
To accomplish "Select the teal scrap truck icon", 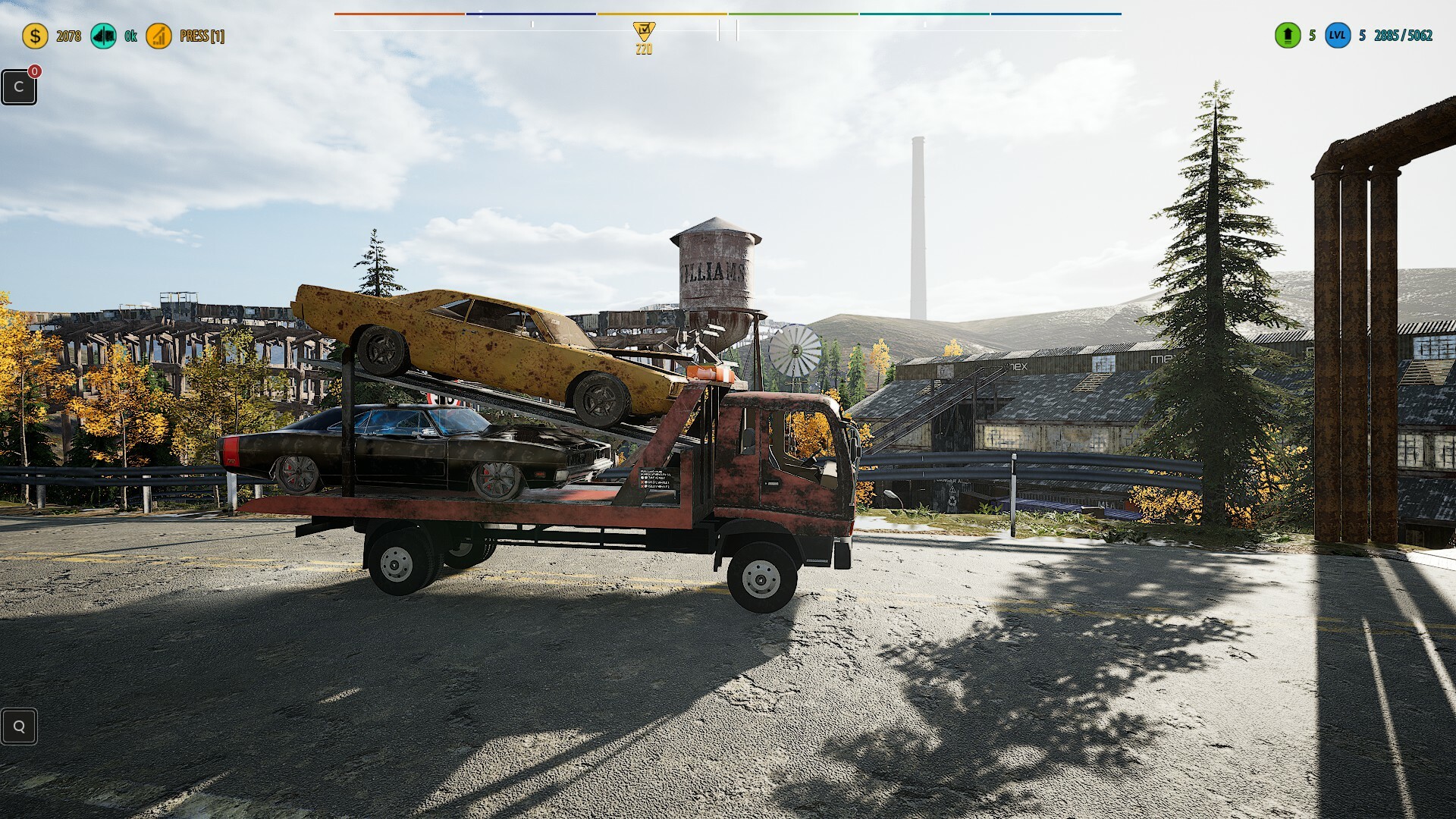I will pos(103,35).
